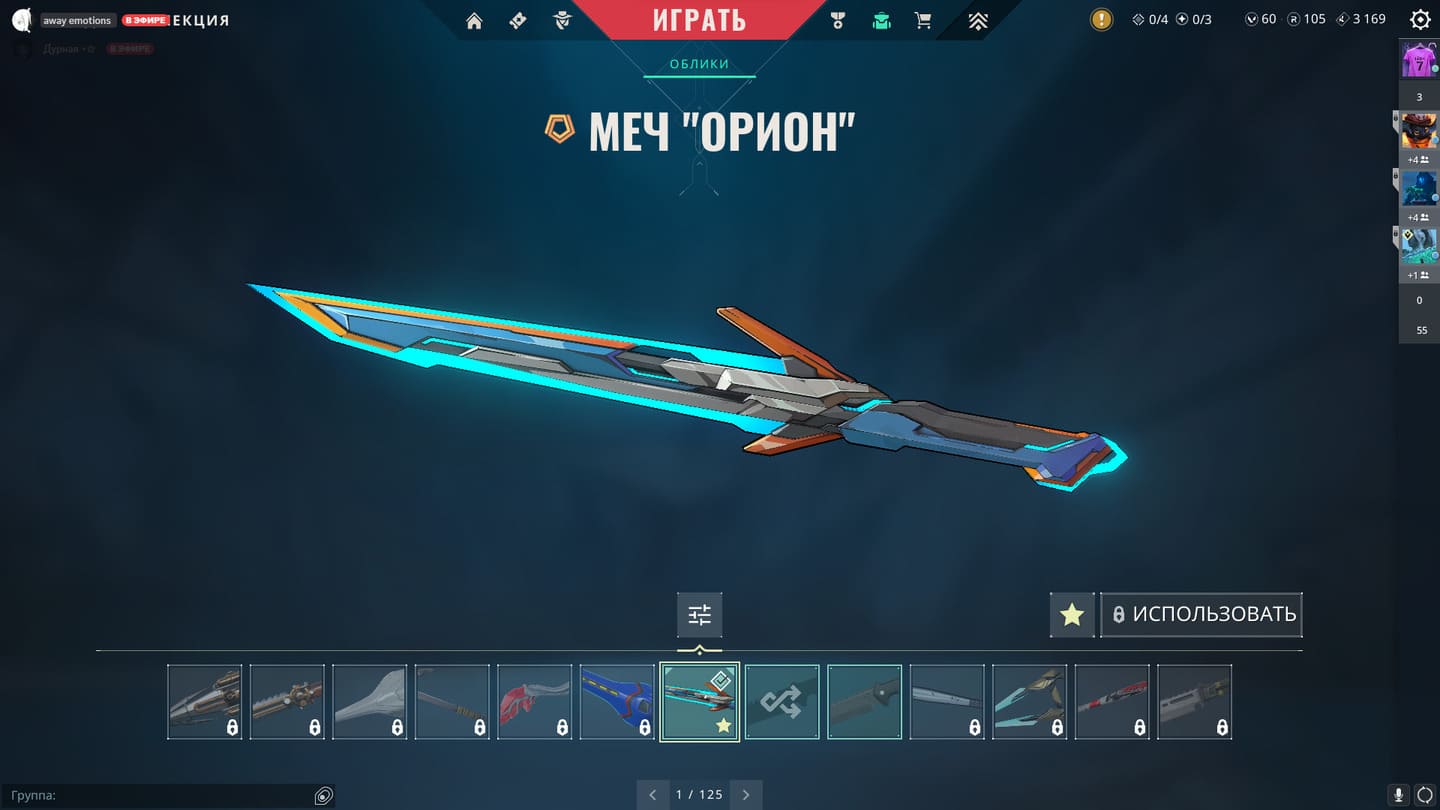Choose the blue blade with yellow stripe thumbnail

(x=617, y=702)
